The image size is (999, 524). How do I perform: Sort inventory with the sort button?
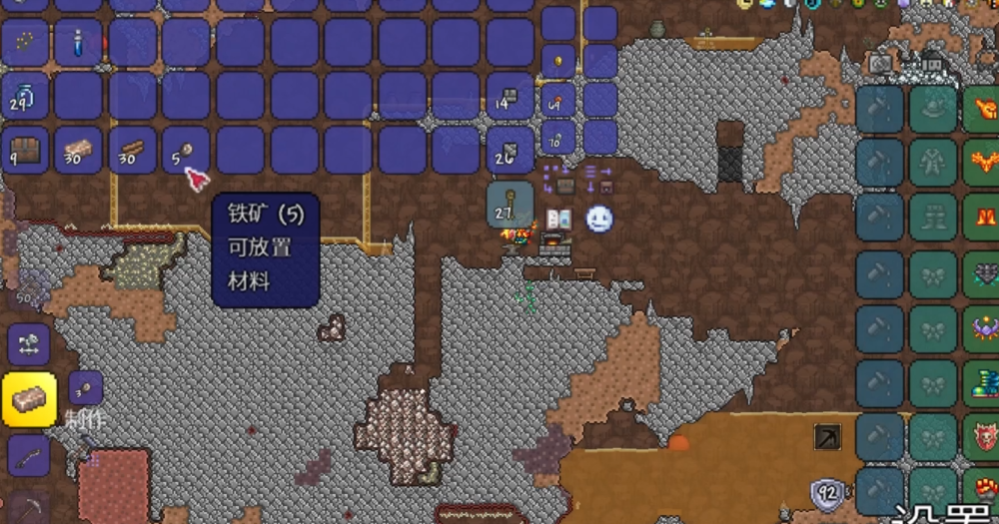599,179
